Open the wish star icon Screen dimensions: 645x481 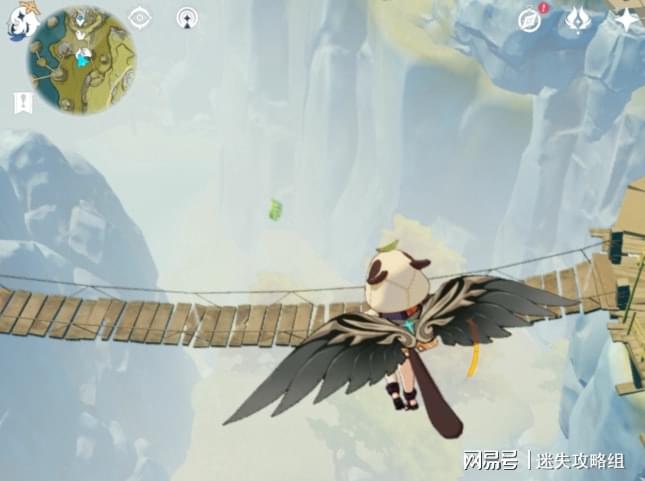point(626,19)
